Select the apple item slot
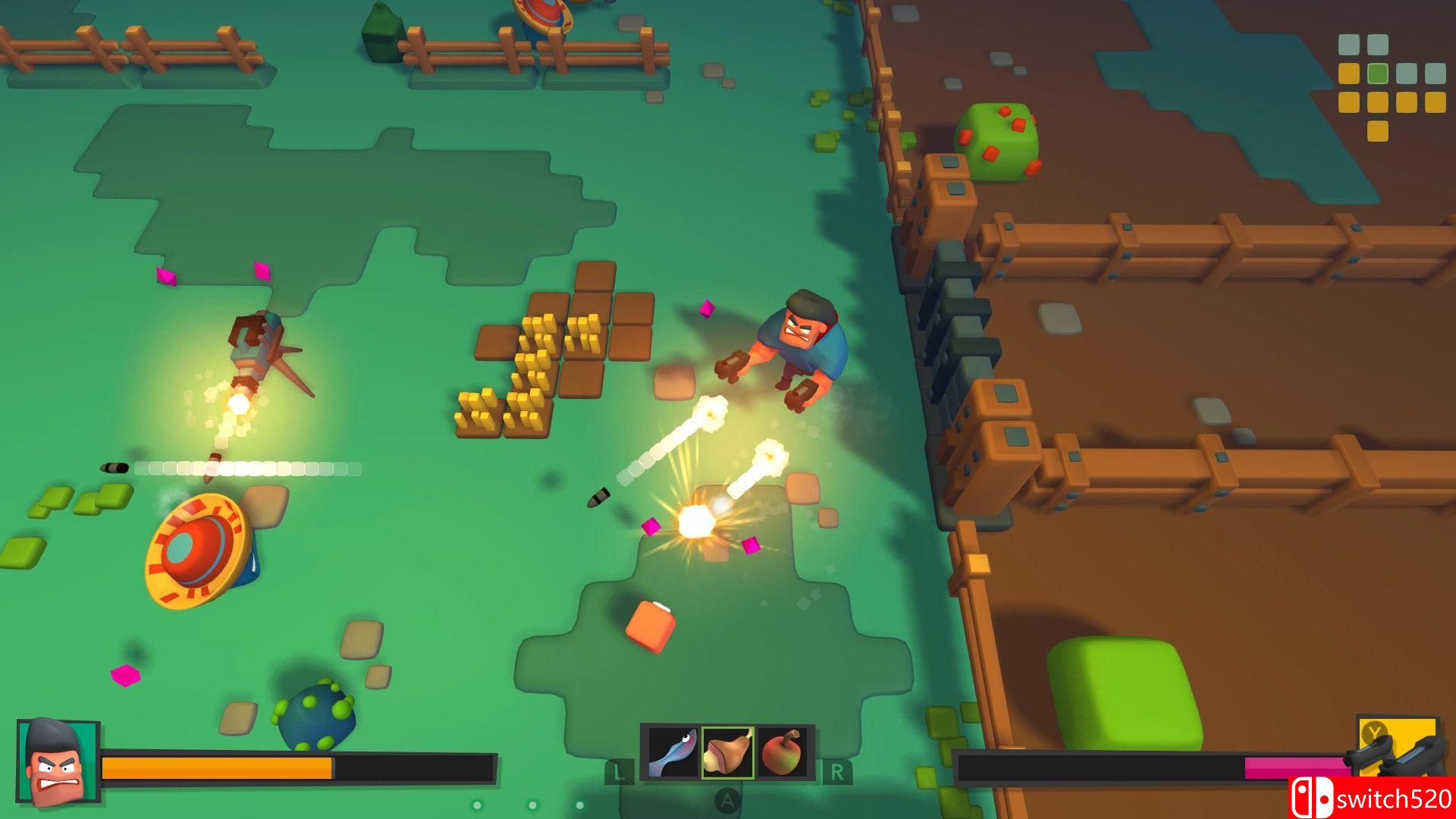This screenshot has width=1456, height=819. coord(780,750)
